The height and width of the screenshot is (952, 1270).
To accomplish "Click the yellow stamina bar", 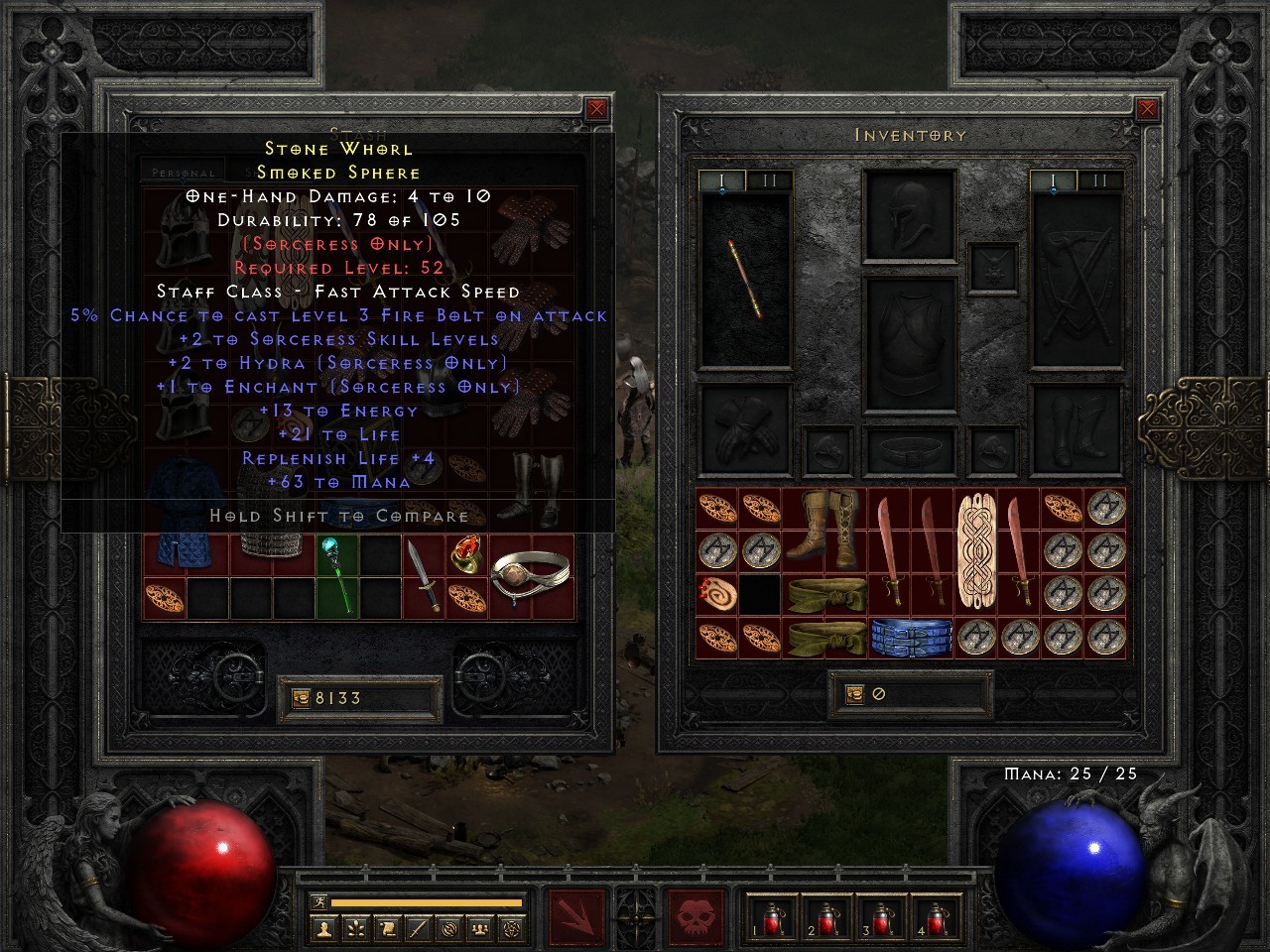I will click(427, 901).
